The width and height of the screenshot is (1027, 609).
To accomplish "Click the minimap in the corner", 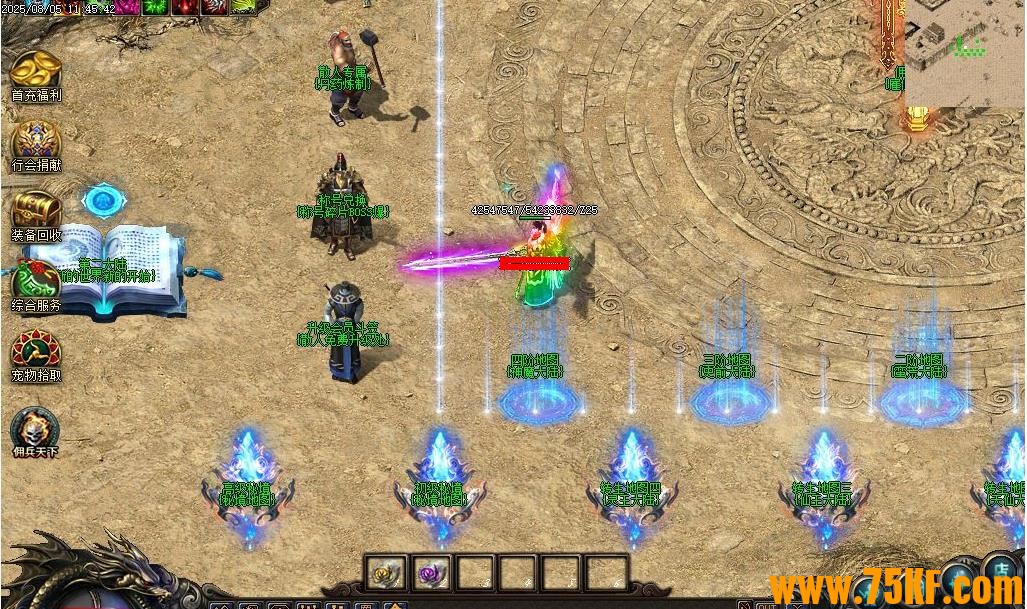I will tap(964, 50).
